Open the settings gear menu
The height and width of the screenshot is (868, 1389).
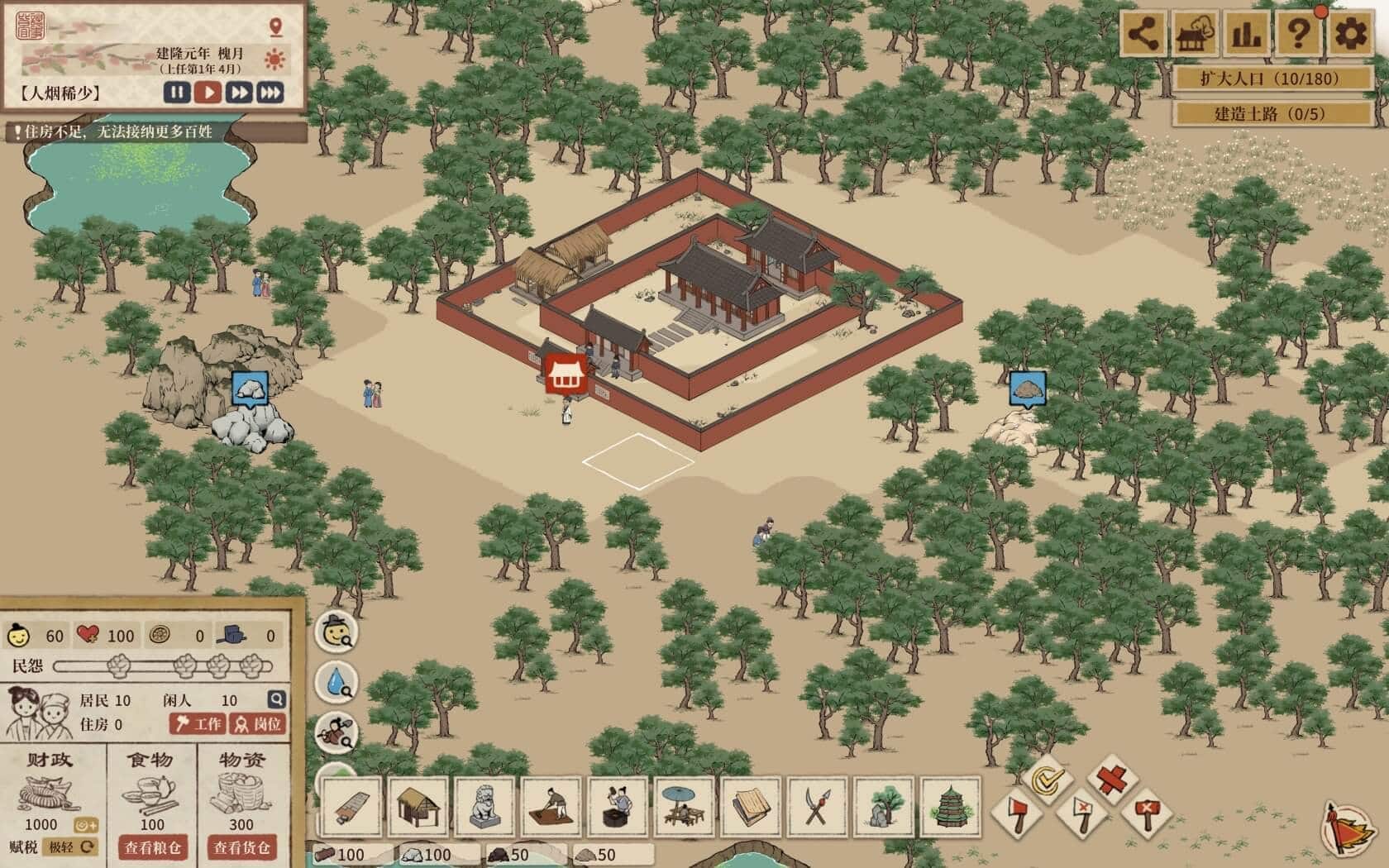click(x=1350, y=35)
